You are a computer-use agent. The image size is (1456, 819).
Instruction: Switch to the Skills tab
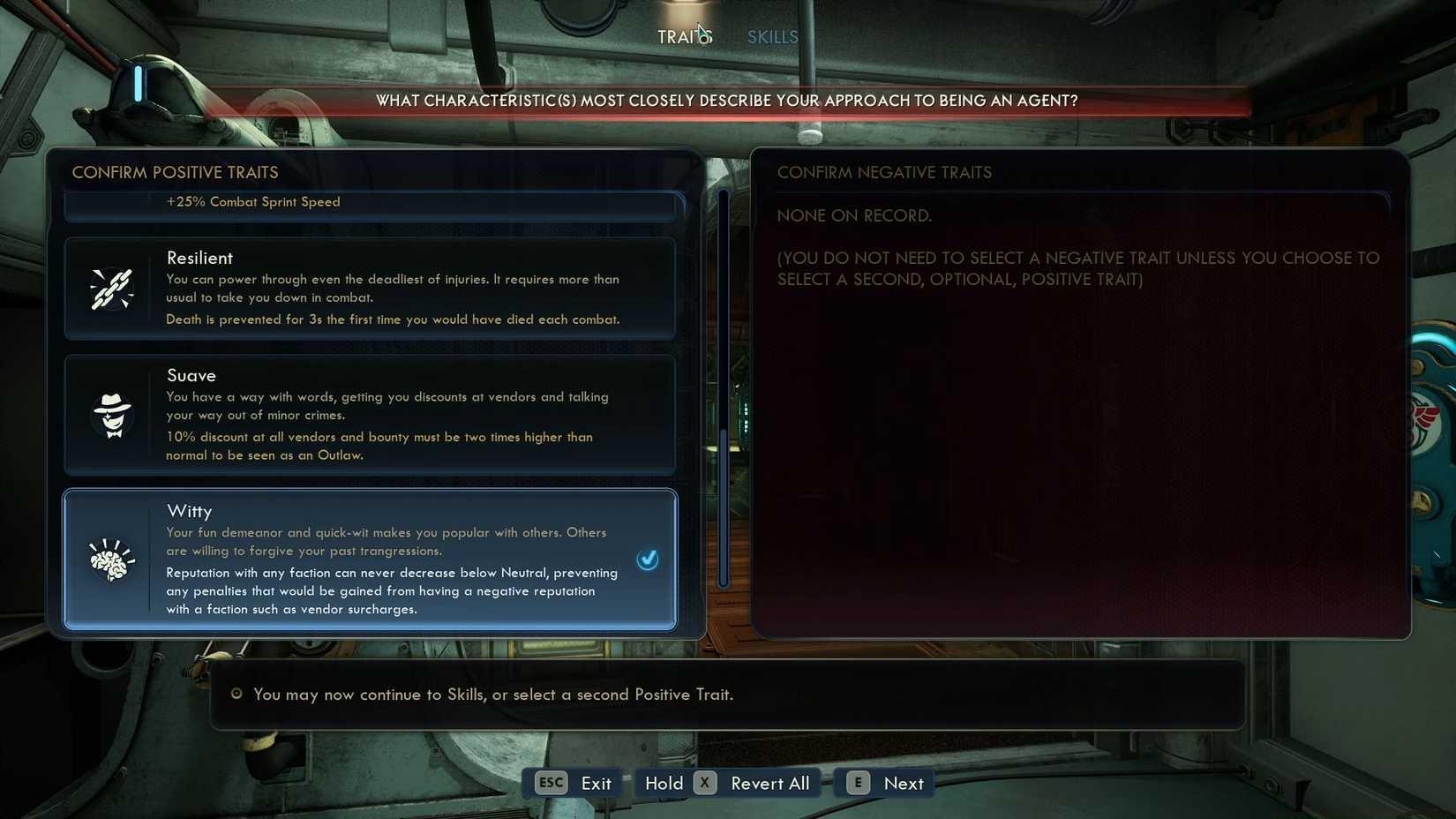coord(772,36)
